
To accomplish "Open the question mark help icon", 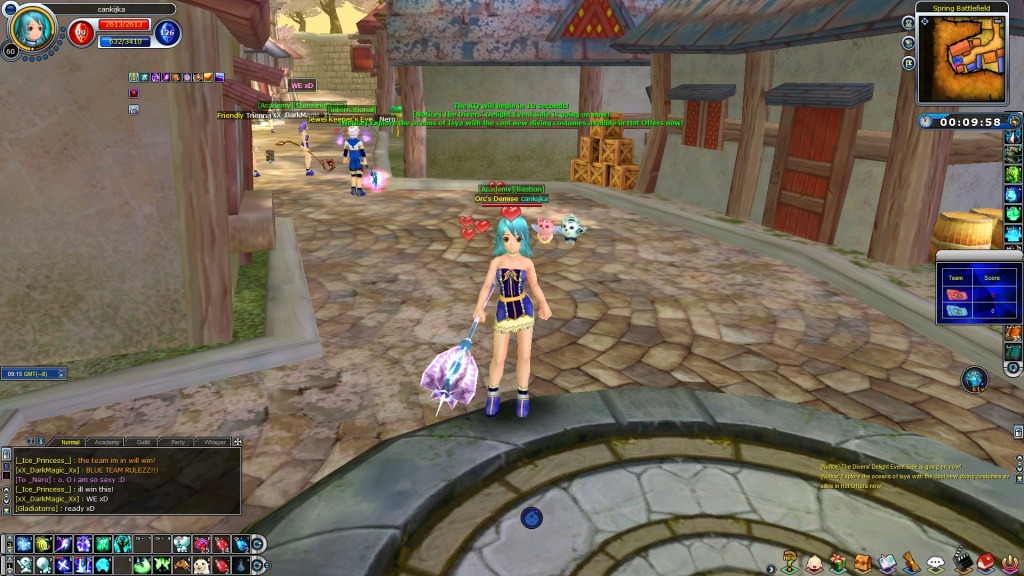I will 790,563.
